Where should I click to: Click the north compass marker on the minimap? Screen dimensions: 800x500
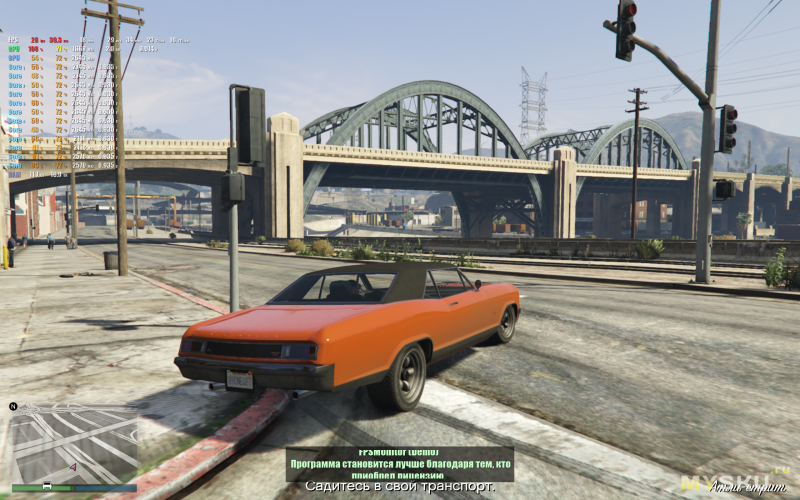14,406
